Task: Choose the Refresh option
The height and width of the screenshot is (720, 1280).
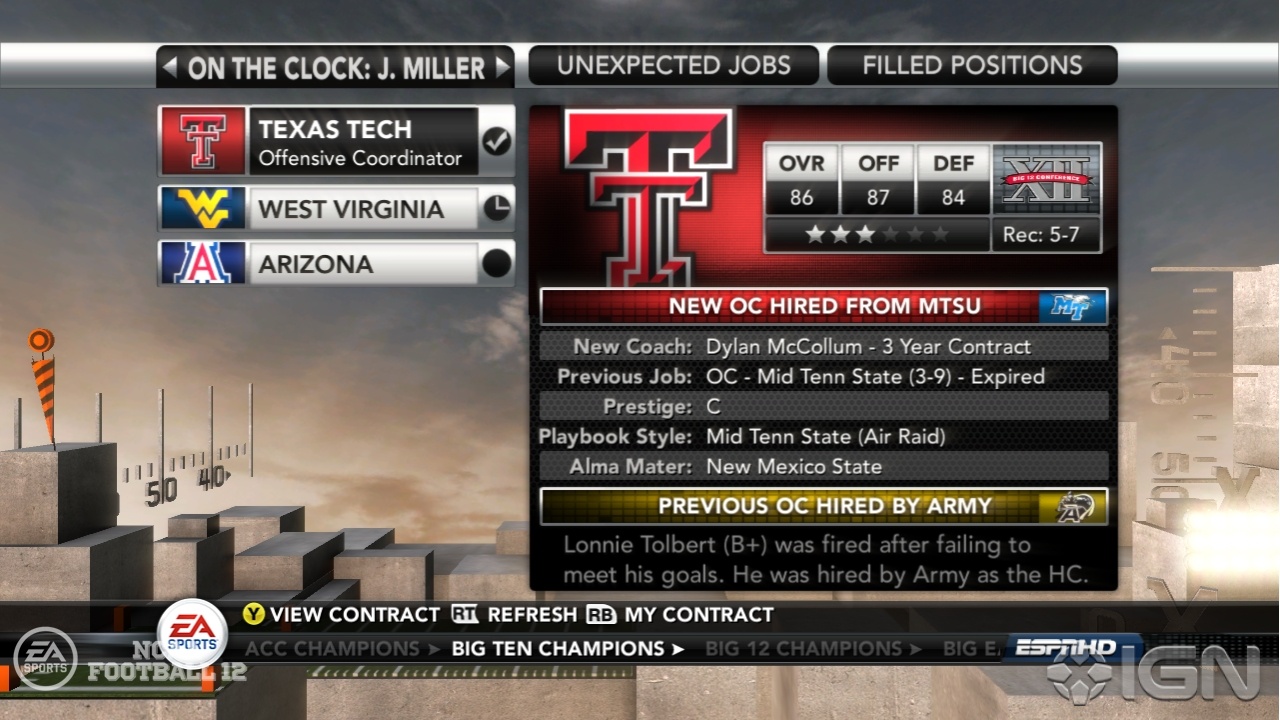Action: tap(515, 615)
